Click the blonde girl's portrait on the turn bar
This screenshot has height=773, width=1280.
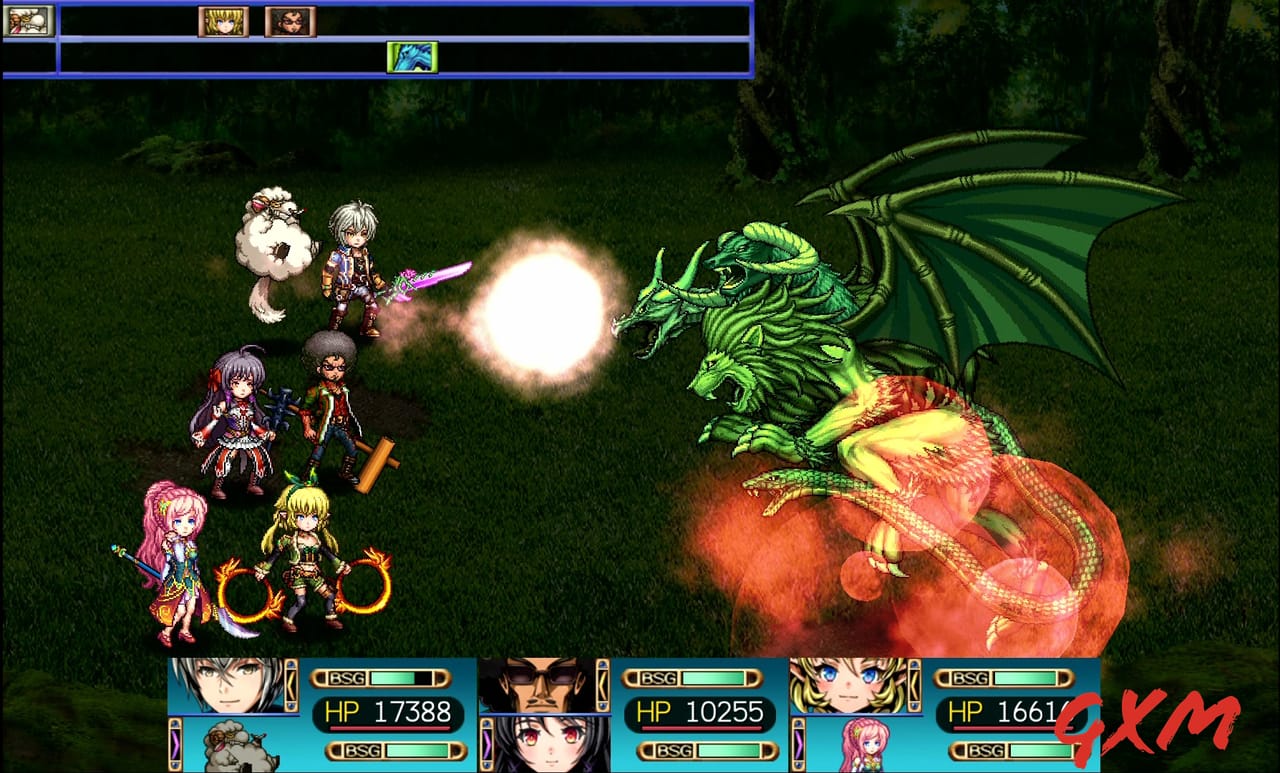pyautogui.click(x=224, y=20)
